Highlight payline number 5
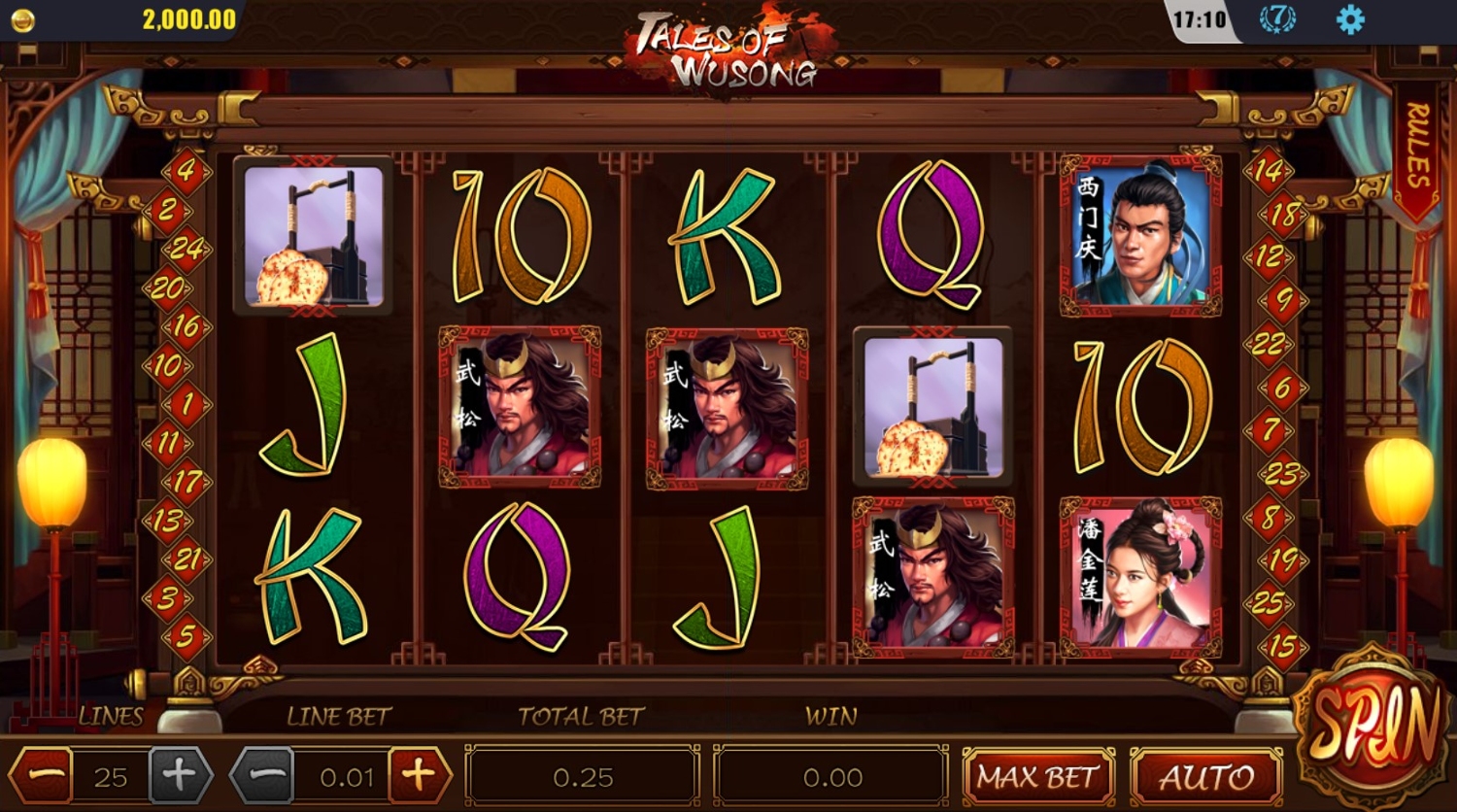 186,637
